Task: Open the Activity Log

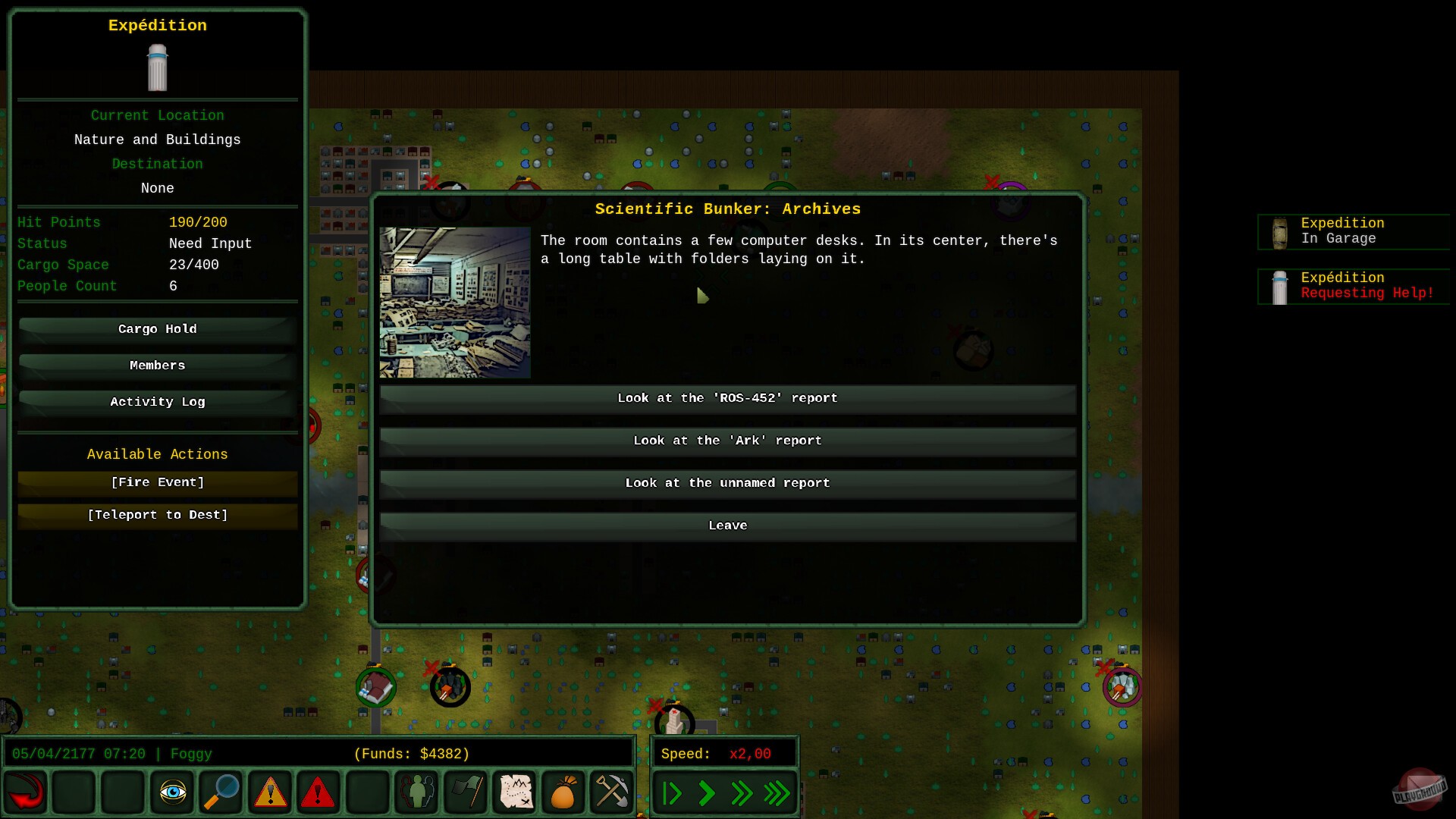Action: point(157,402)
